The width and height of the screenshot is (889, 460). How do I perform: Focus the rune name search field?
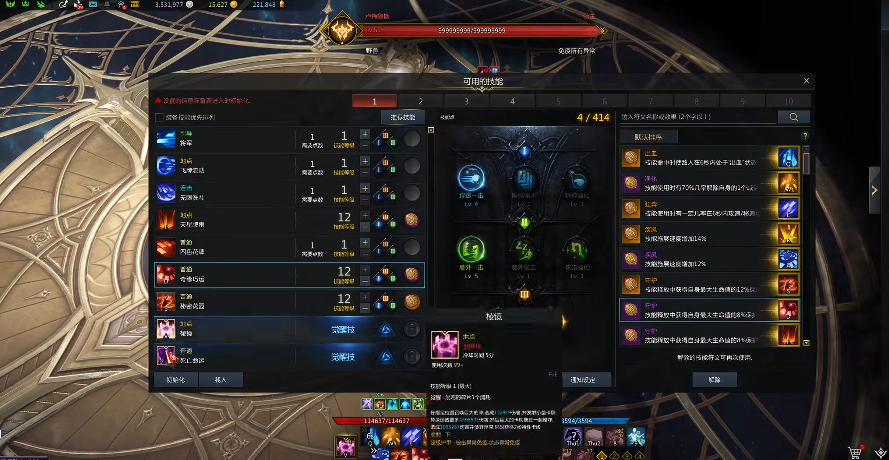pos(697,117)
